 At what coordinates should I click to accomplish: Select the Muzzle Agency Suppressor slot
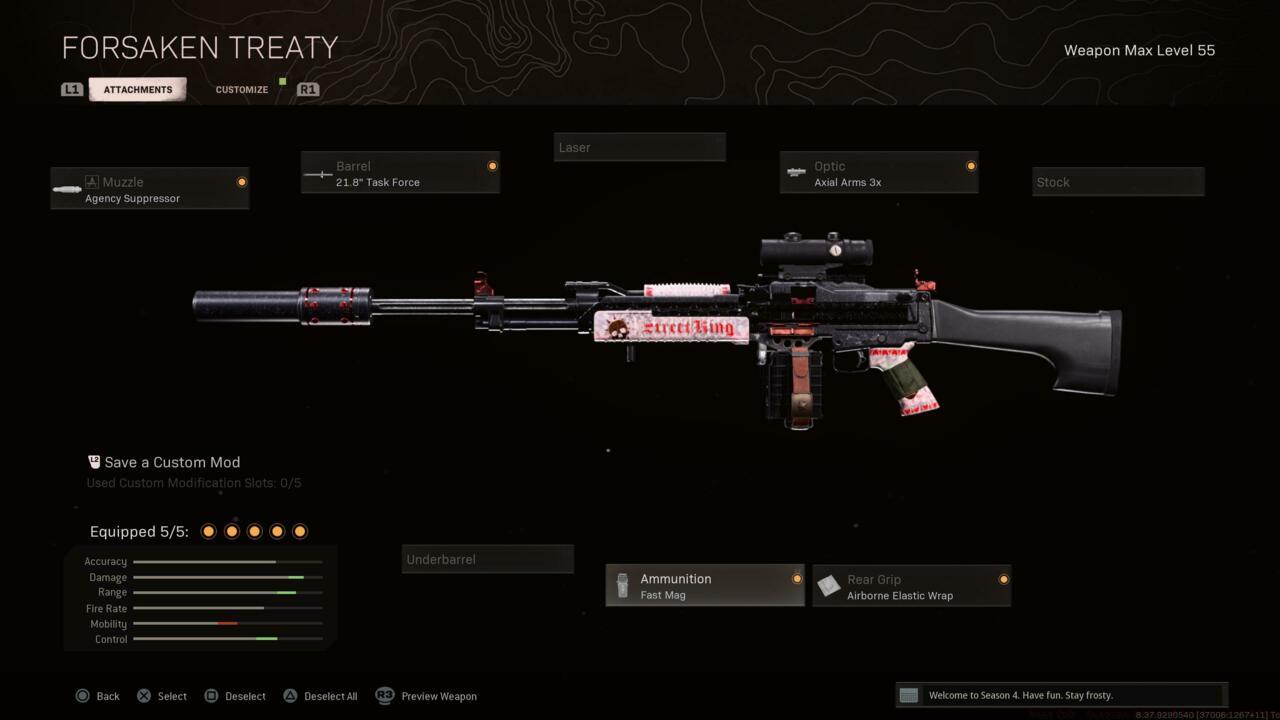coord(150,189)
